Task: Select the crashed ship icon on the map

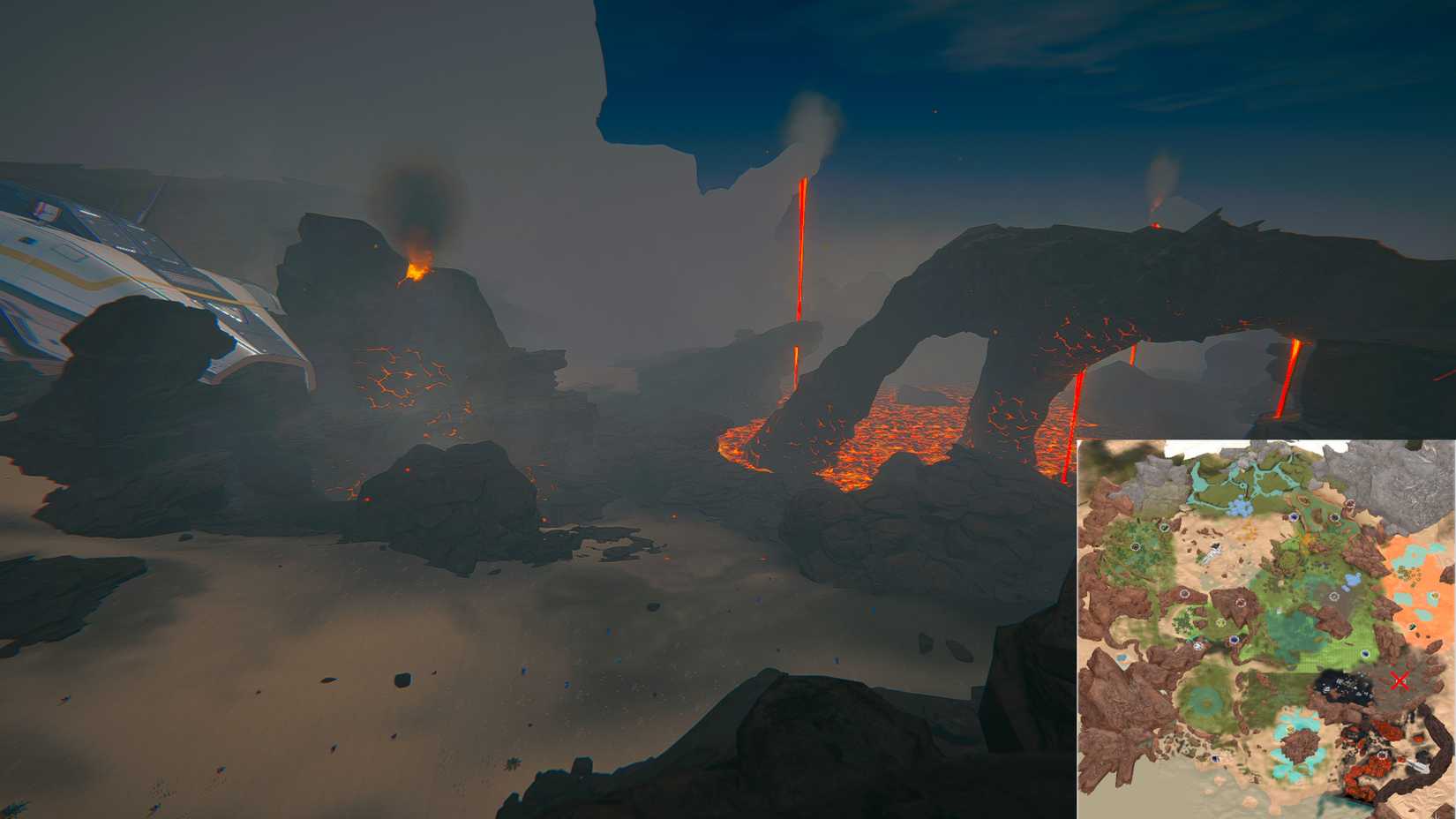Action: pos(1212,553)
